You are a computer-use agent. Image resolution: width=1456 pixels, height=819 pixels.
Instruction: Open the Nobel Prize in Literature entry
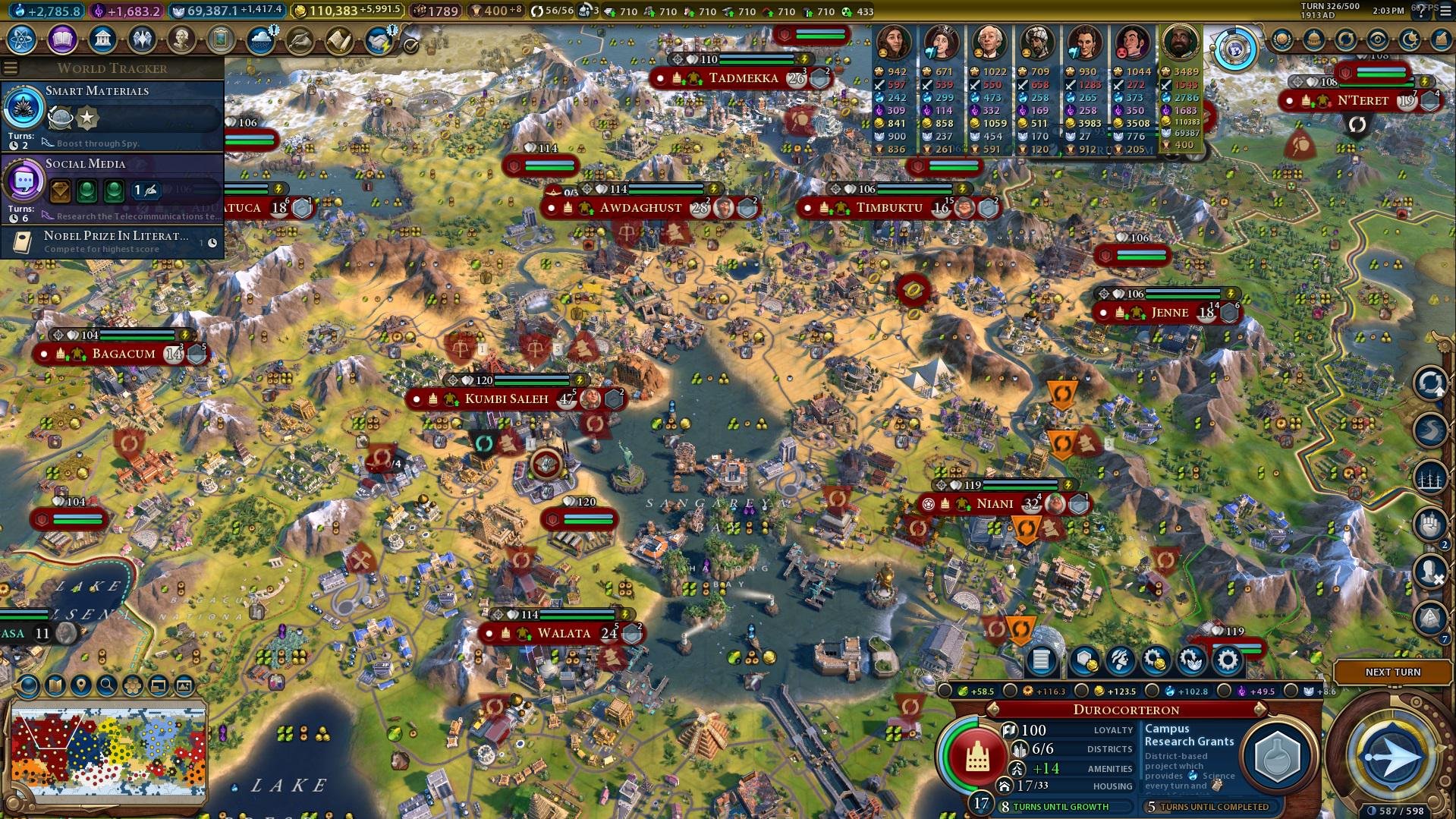(112, 242)
